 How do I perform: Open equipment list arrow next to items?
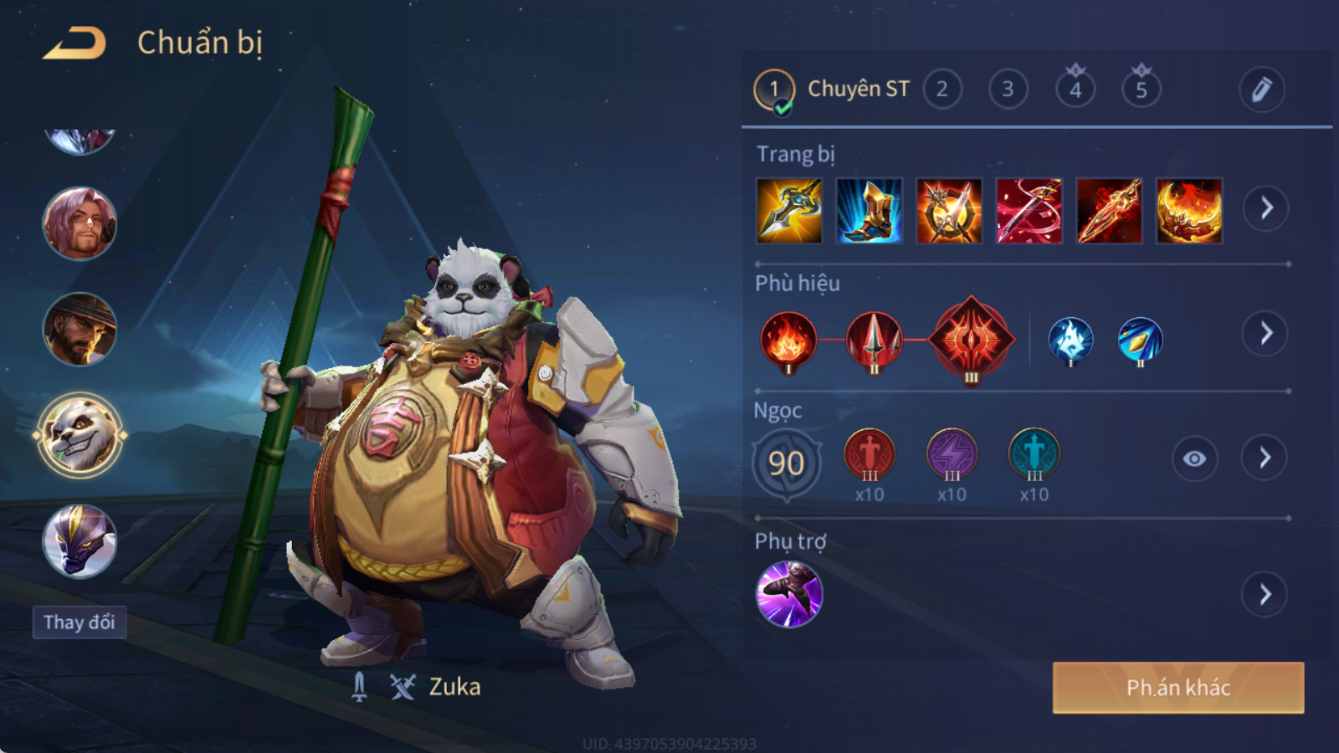pyautogui.click(x=1266, y=209)
